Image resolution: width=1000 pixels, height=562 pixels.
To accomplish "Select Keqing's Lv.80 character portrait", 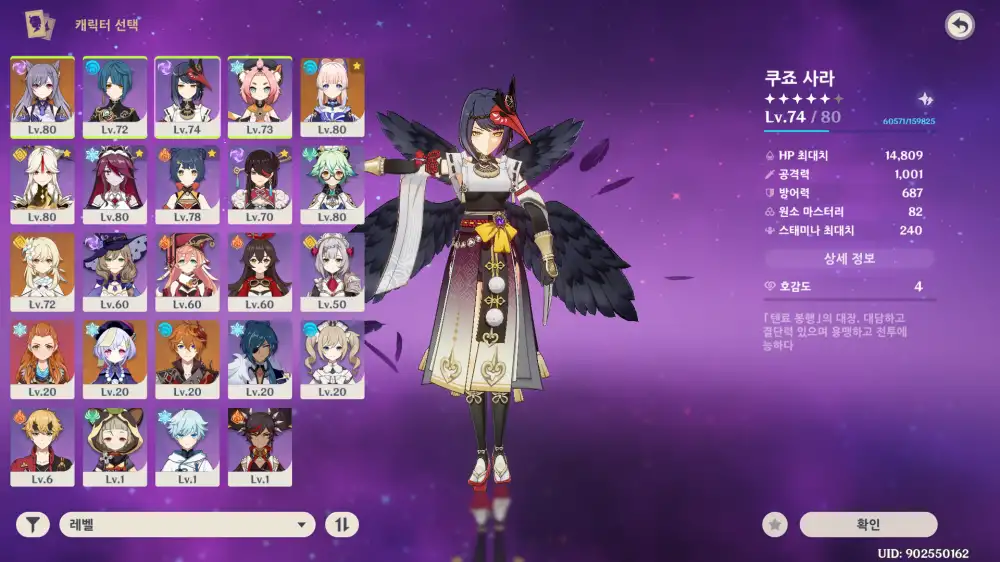I will pyautogui.click(x=42, y=95).
